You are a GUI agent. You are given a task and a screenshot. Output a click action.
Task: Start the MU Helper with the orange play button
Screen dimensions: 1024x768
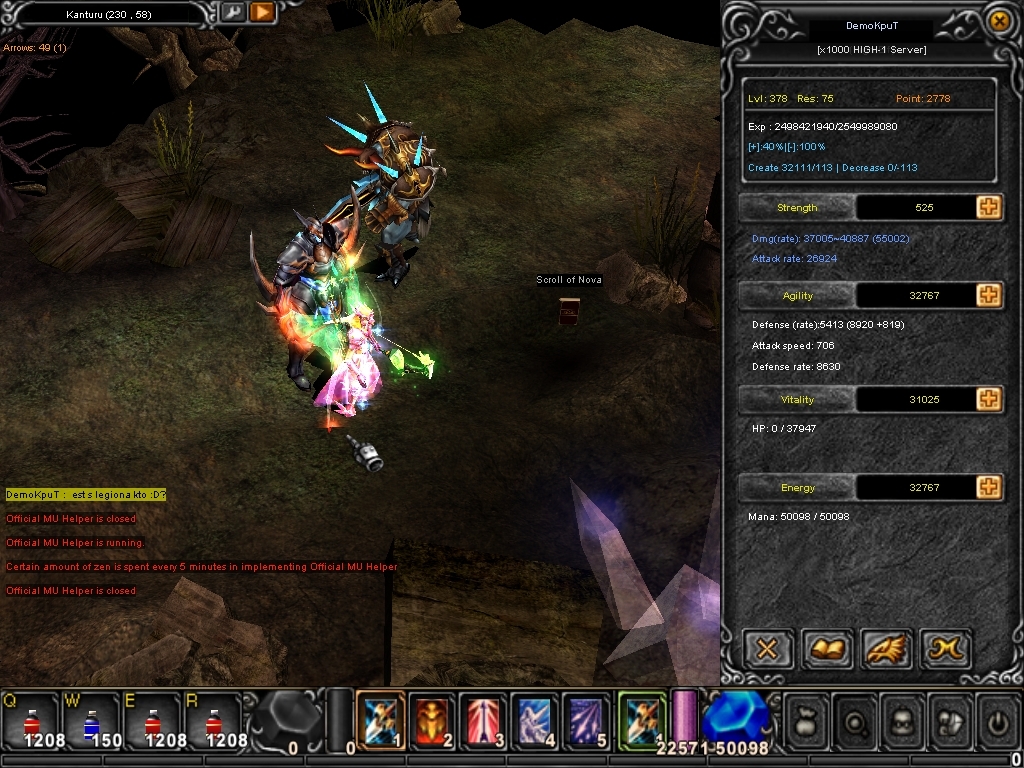[x=261, y=13]
